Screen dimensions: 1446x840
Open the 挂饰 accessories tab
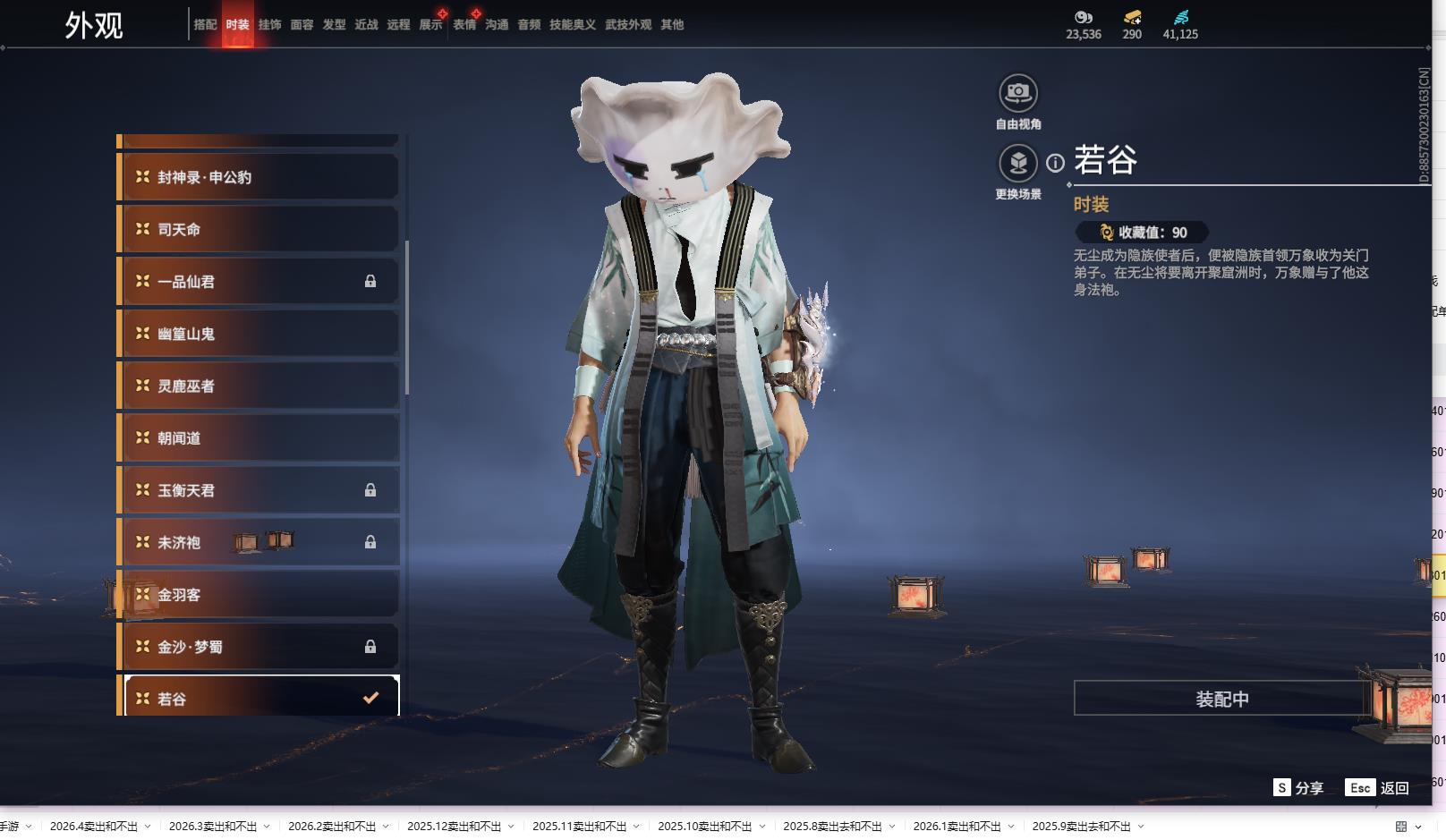point(269,25)
